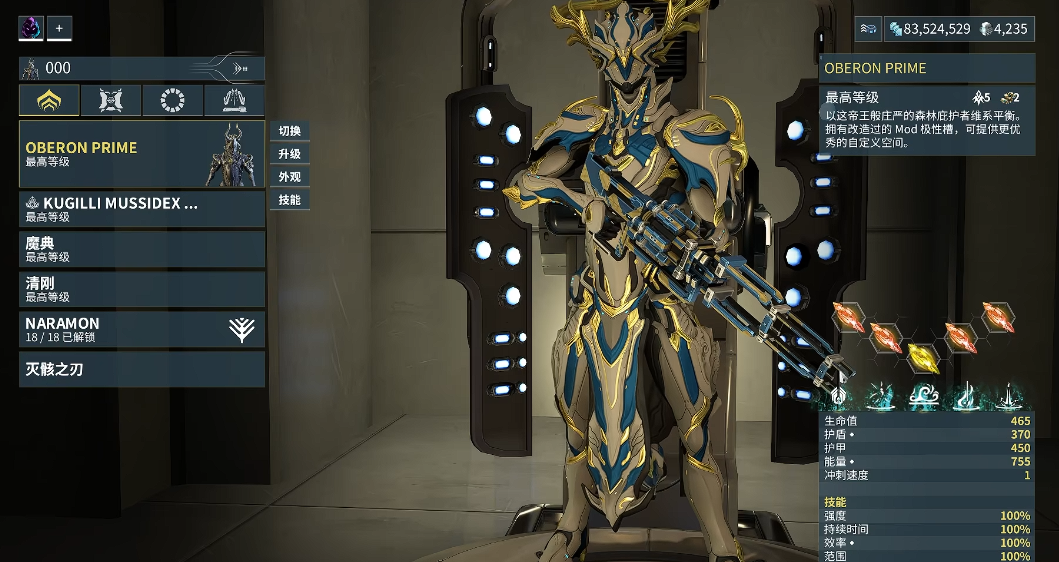
Task: Open the 技能 (abilities) menu
Action: tap(290, 200)
